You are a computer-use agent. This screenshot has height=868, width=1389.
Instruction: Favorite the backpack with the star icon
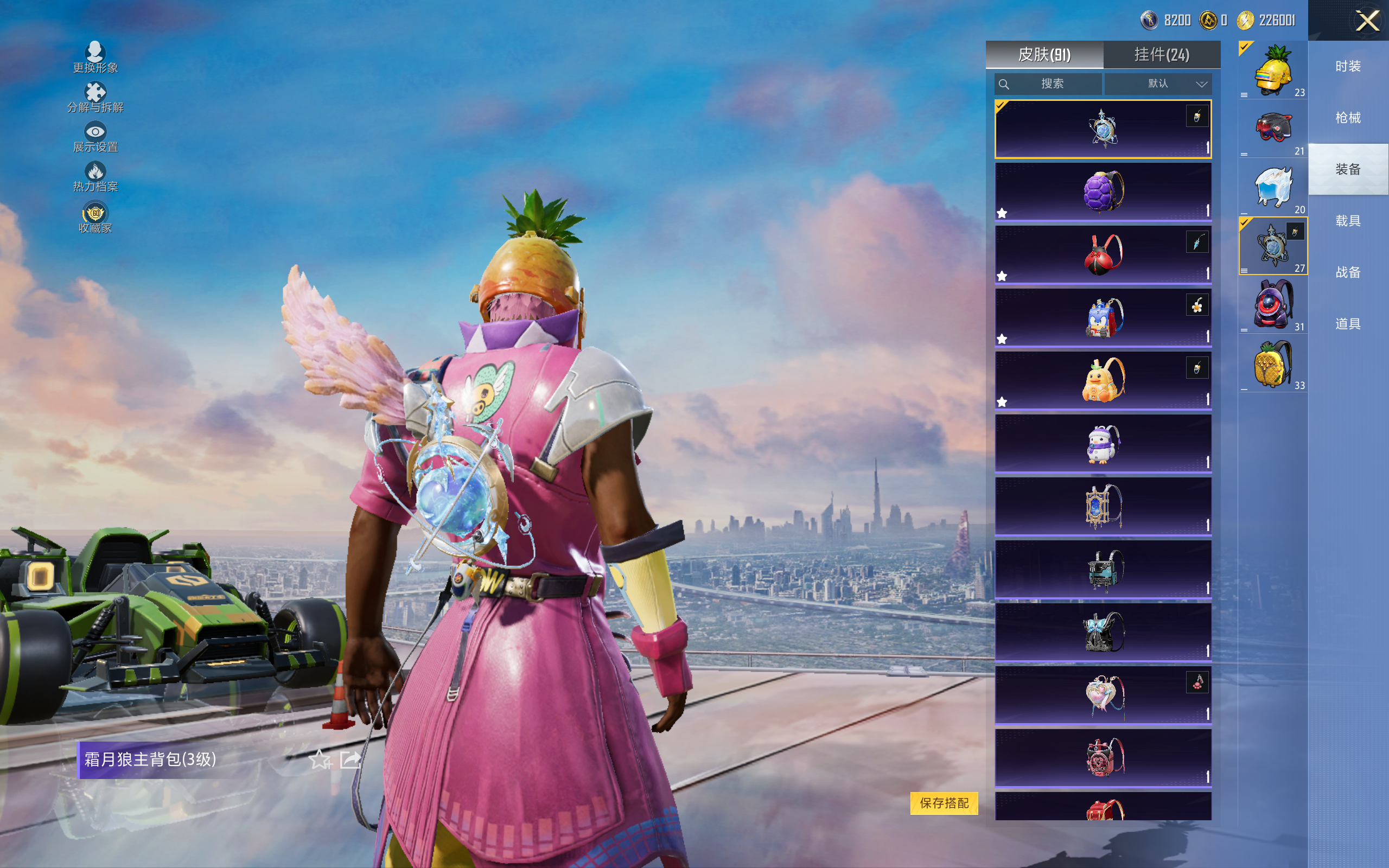[320, 760]
